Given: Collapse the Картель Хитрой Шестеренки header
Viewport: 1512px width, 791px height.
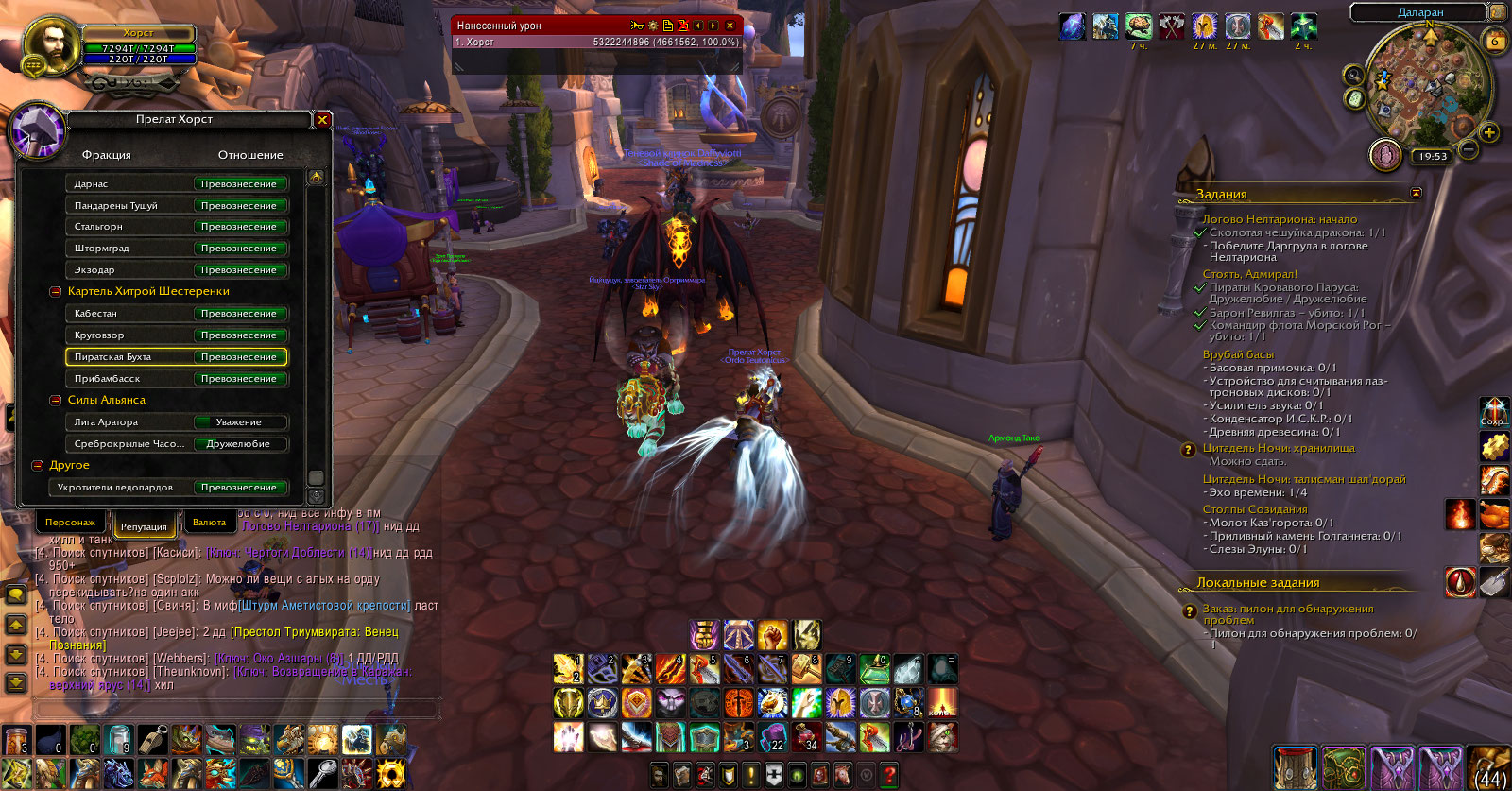Looking at the screenshot, I should pos(56,292).
